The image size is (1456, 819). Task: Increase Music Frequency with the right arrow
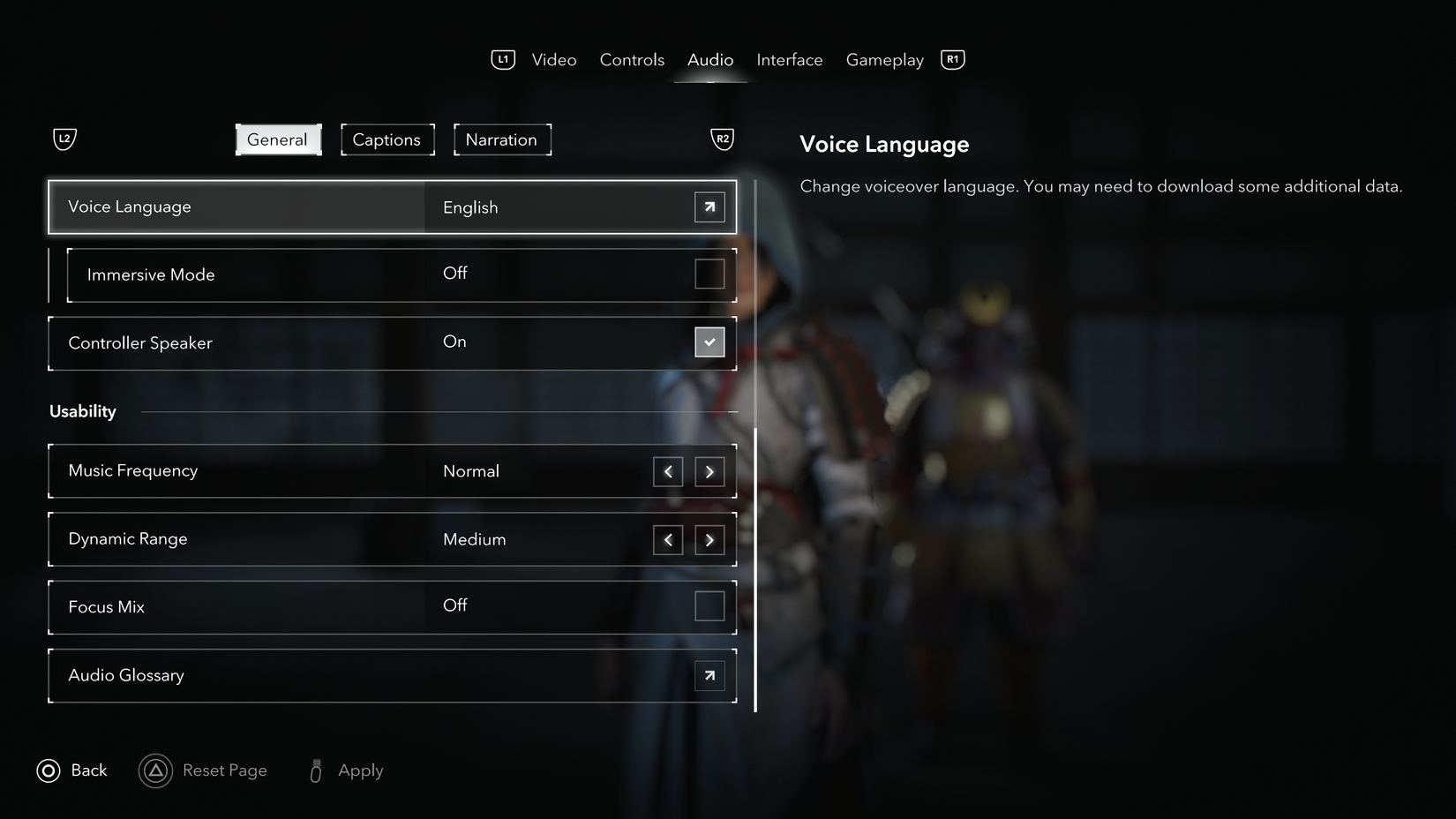(x=709, y=471)
